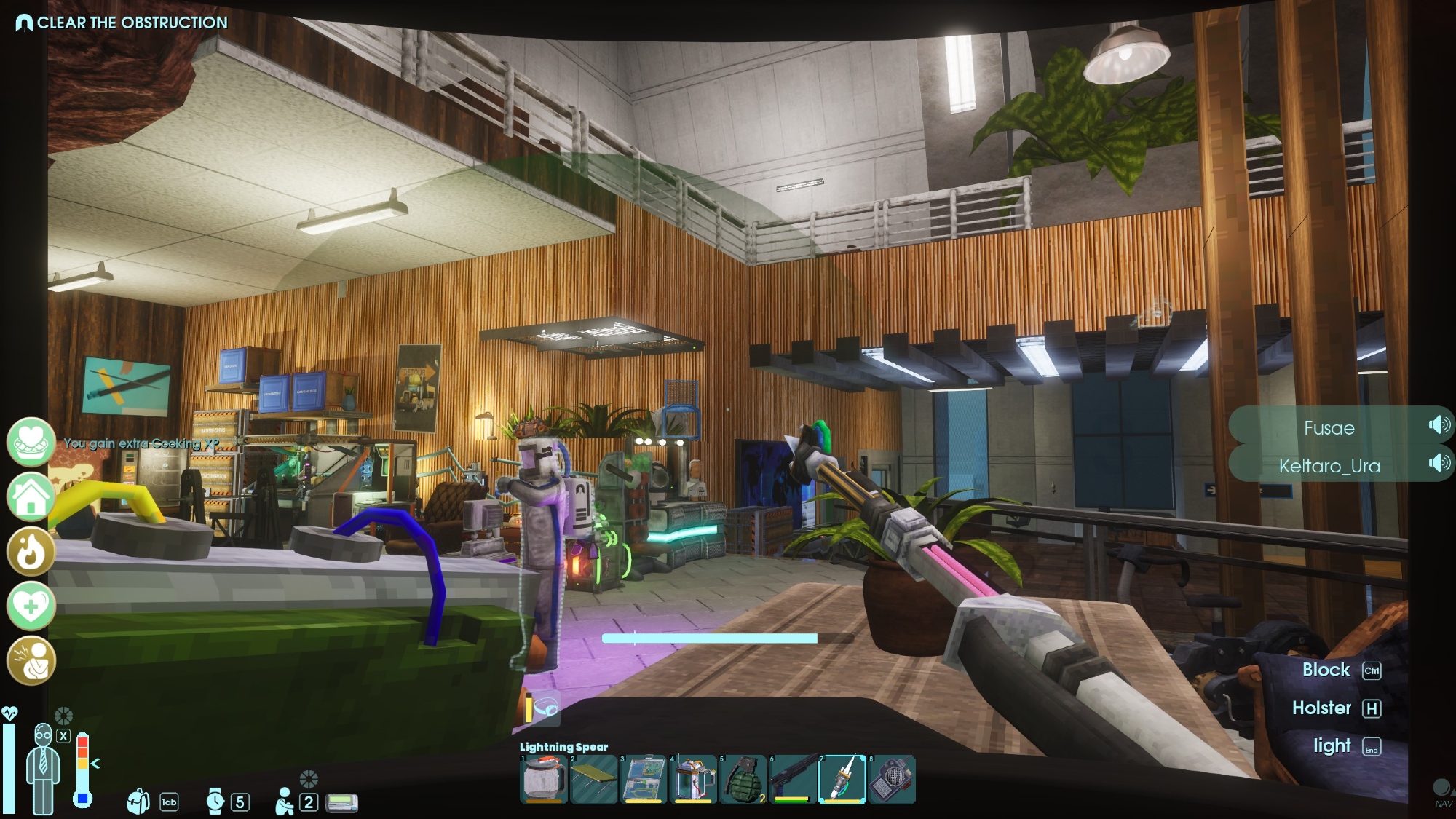Viewport: 1456px width, 819px height.
Task: Toggle voice speaker for Keitaro_Ura
Action: [x=1439, y=463]
